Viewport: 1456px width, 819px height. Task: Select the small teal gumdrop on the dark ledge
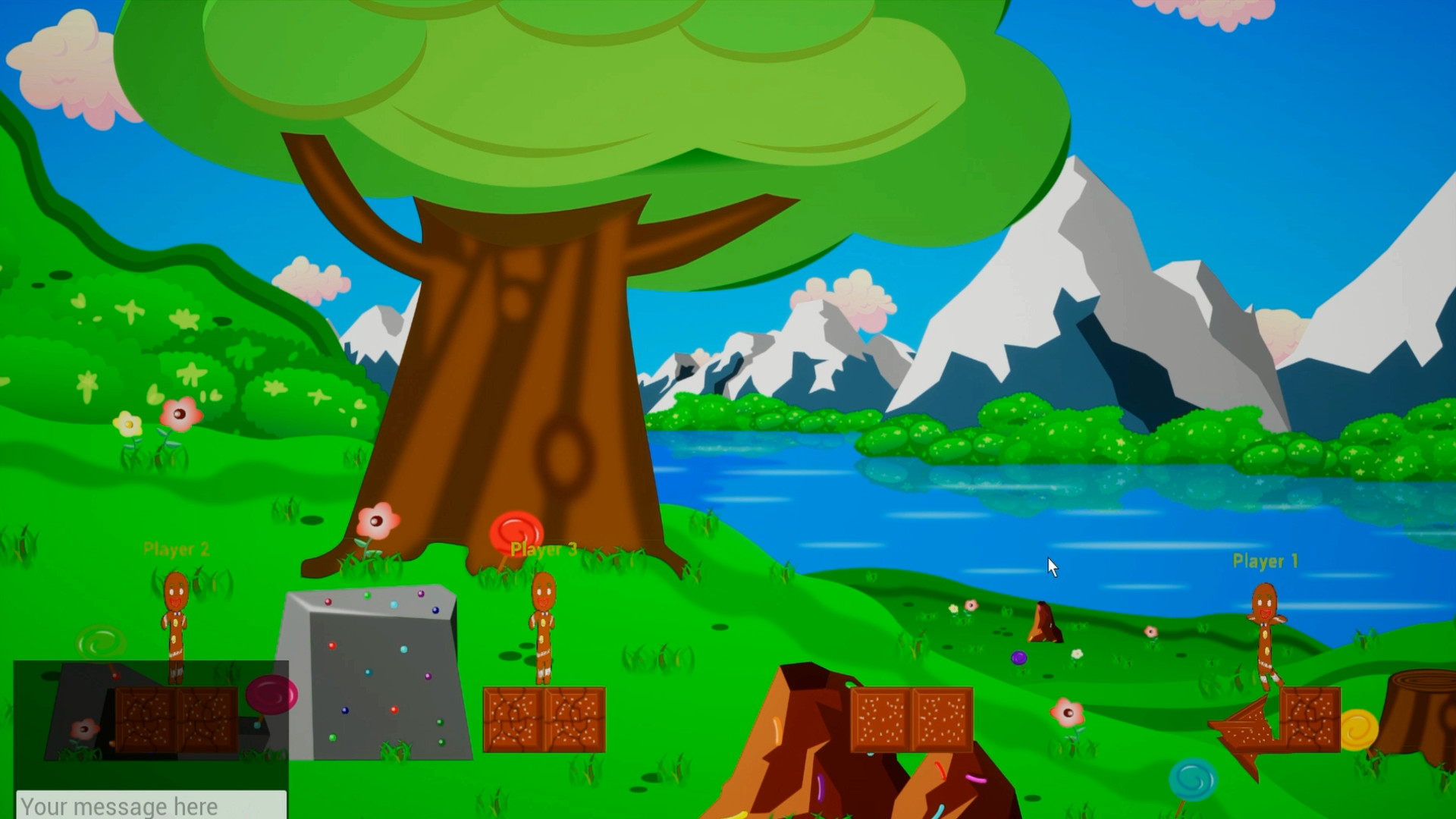(x=256, y=726)
